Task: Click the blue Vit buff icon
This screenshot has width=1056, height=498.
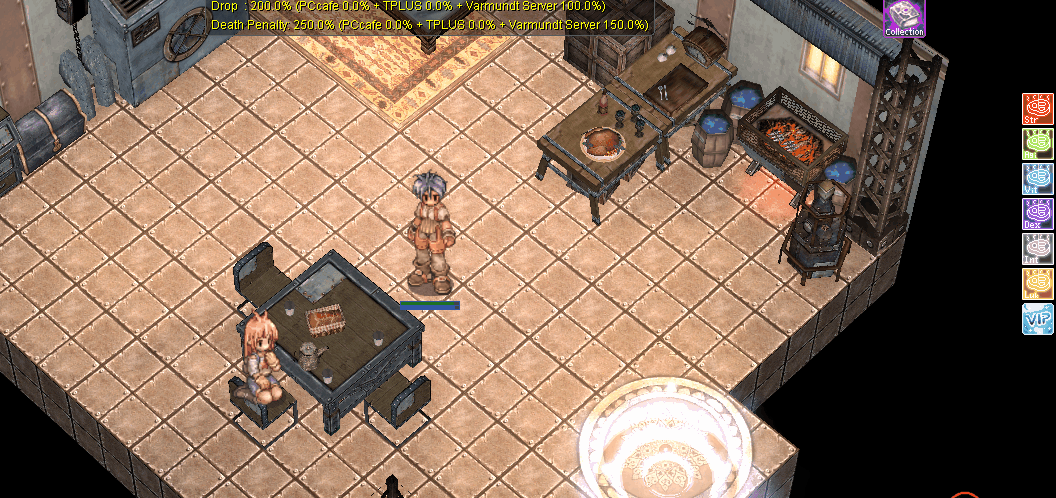Action: 1038,178
